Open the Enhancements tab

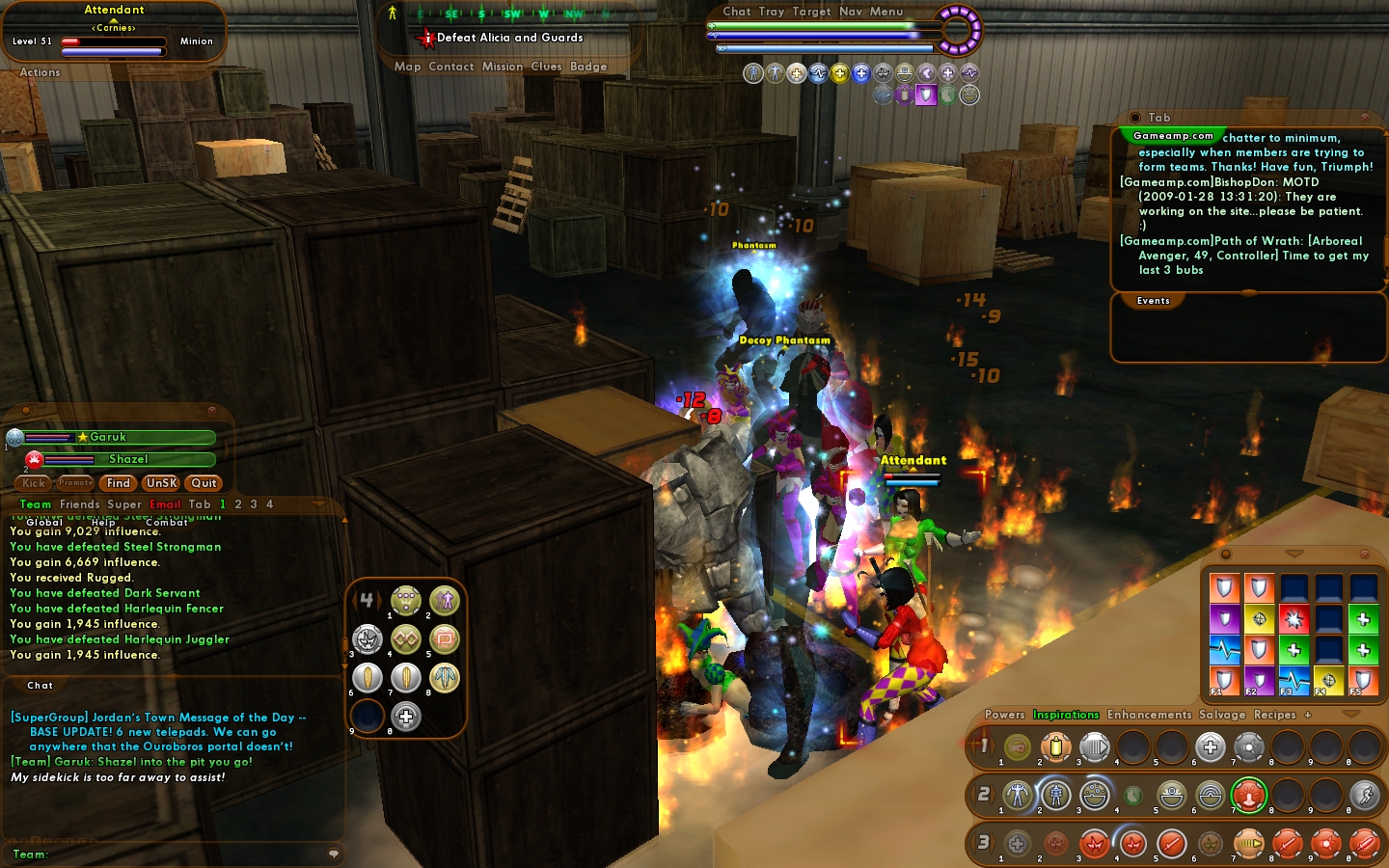coord(1149,715)
